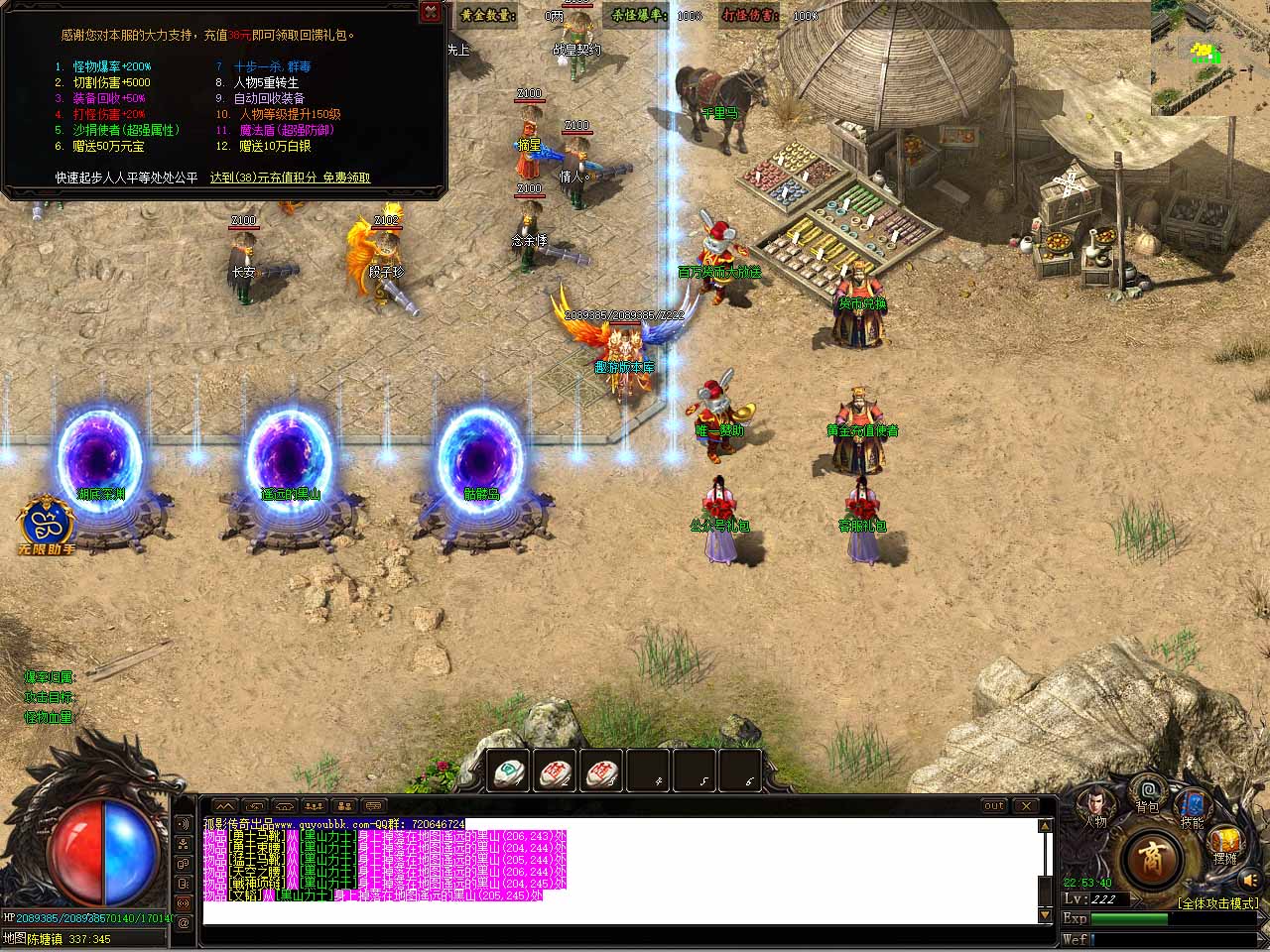Open the 无限助手 assistant icon

coord(46,525)
